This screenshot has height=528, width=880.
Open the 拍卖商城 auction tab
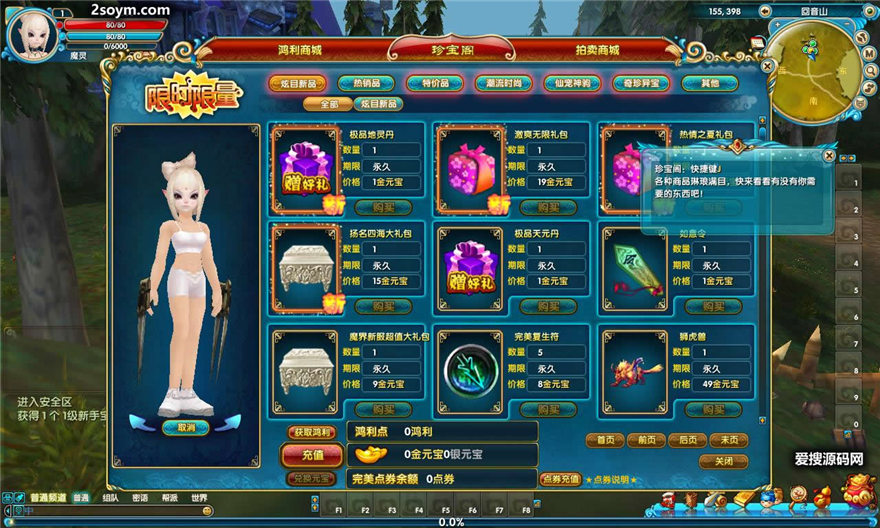pos(597,49)
